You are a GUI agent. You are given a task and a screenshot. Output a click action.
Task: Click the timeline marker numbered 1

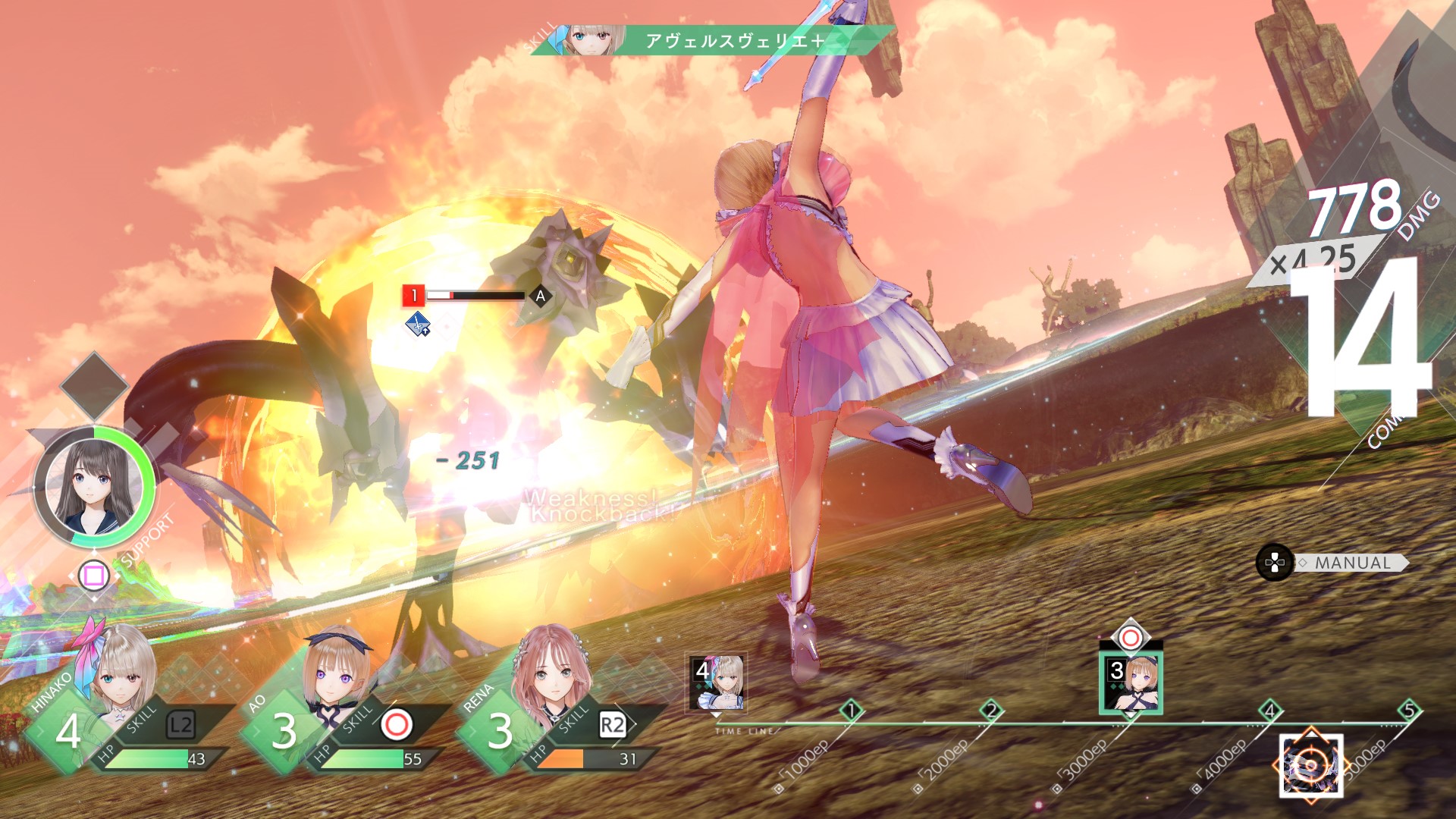852,711
